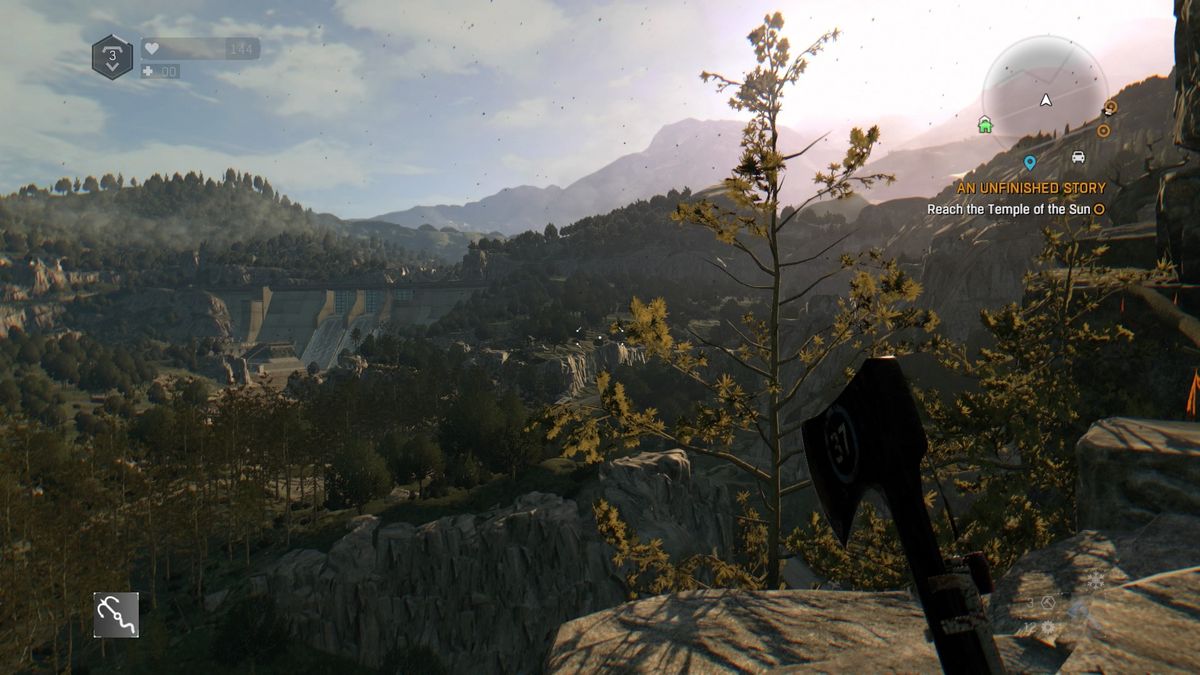
Task: Click the grappling hook ability icon
Action: (x=116, y=614)
